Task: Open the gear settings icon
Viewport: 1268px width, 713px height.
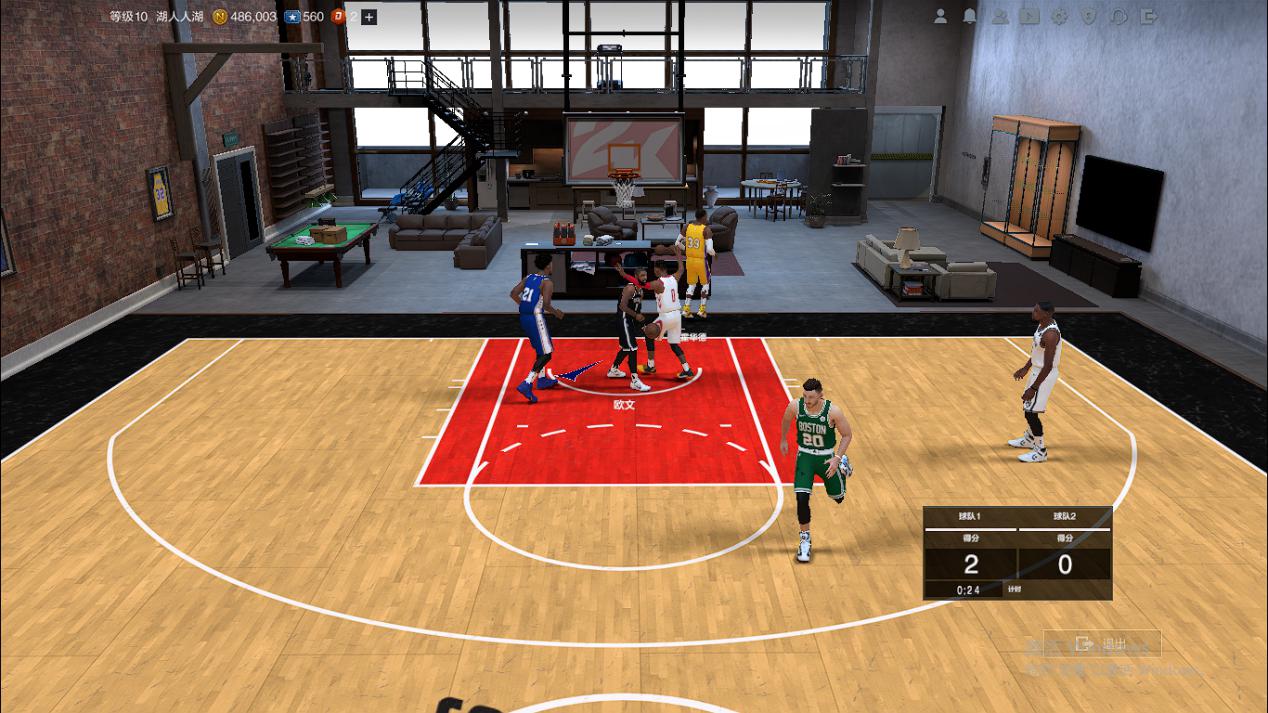Action: point(1059,16)
